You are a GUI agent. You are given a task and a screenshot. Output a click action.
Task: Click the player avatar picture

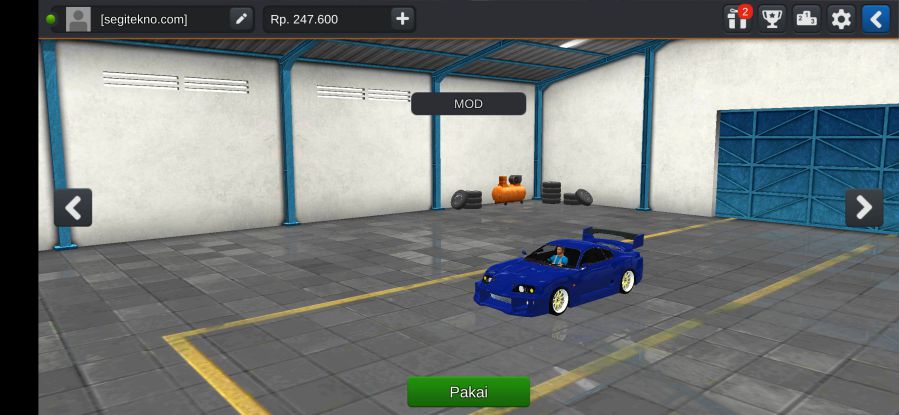[78, 19]
